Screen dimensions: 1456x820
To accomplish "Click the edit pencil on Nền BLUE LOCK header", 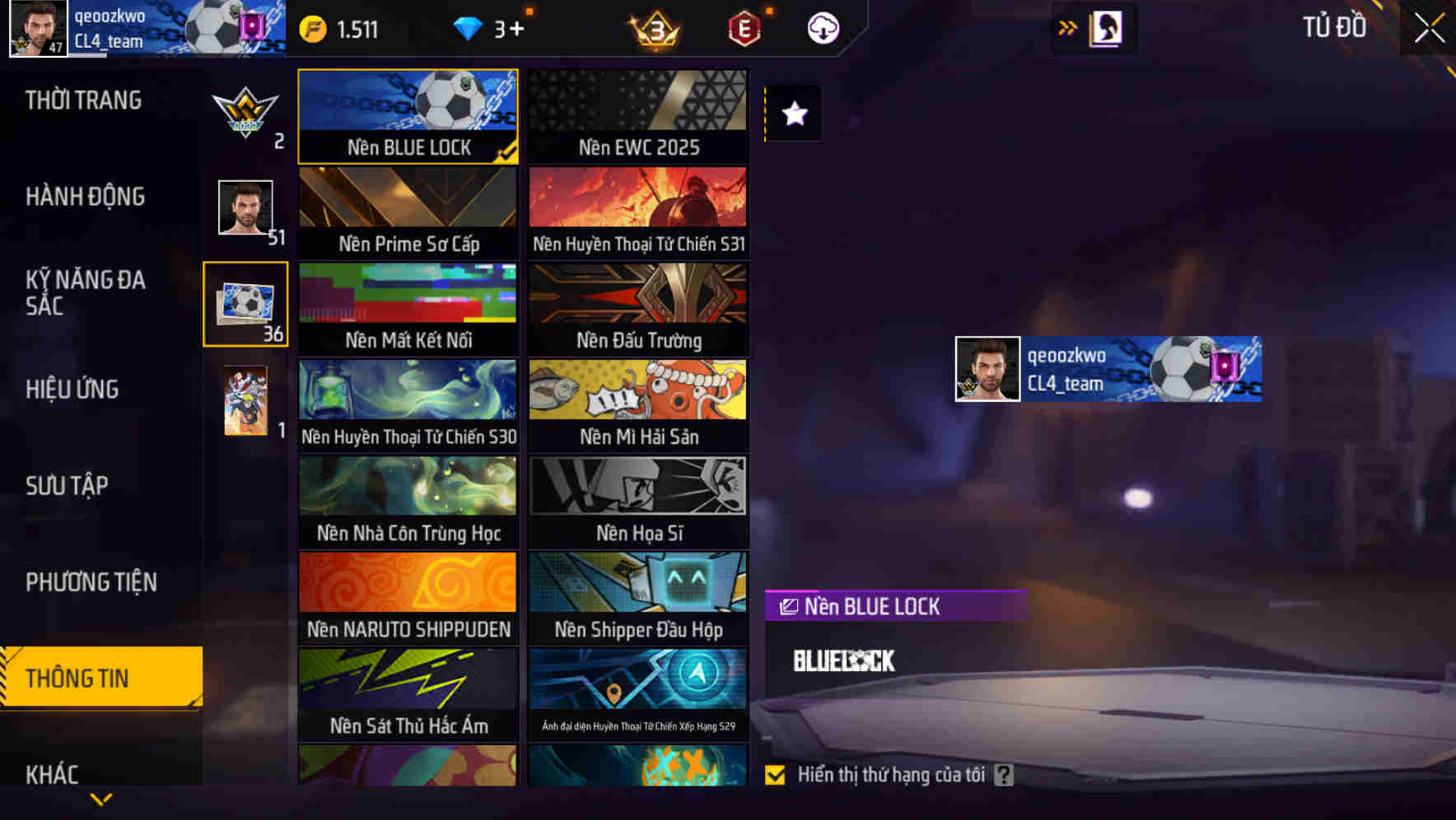I will [787, 606].
